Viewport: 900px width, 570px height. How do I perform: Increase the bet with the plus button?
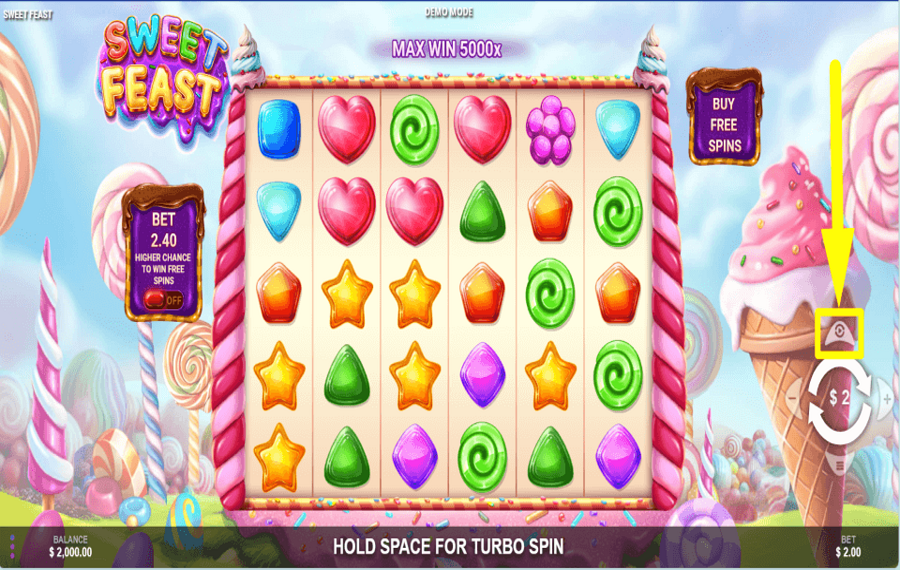(886, 399)
